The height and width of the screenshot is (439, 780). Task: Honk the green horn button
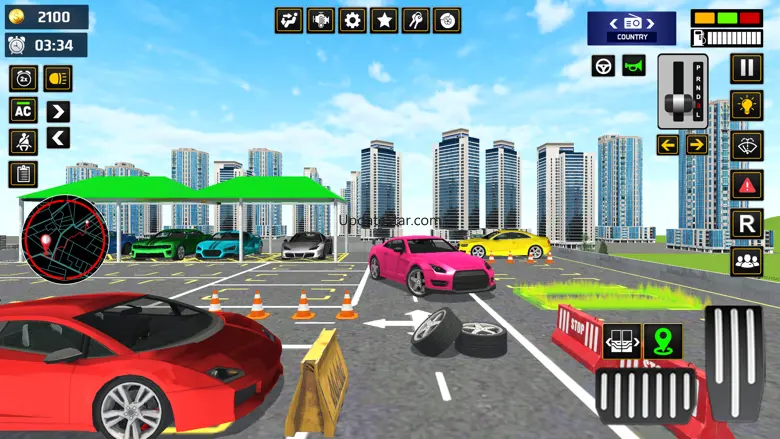[634, 66]
